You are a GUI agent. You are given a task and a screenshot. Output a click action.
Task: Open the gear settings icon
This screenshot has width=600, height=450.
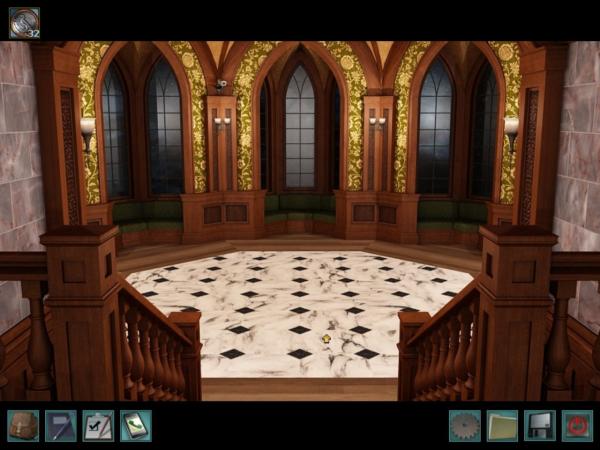click(465, 425)
